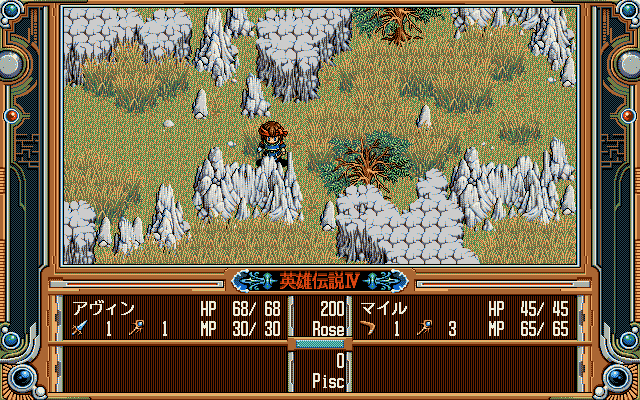Click Avin's sword skill icon
Image resolution: width=640 pixels, height=400 pixels.
[78, 327]
